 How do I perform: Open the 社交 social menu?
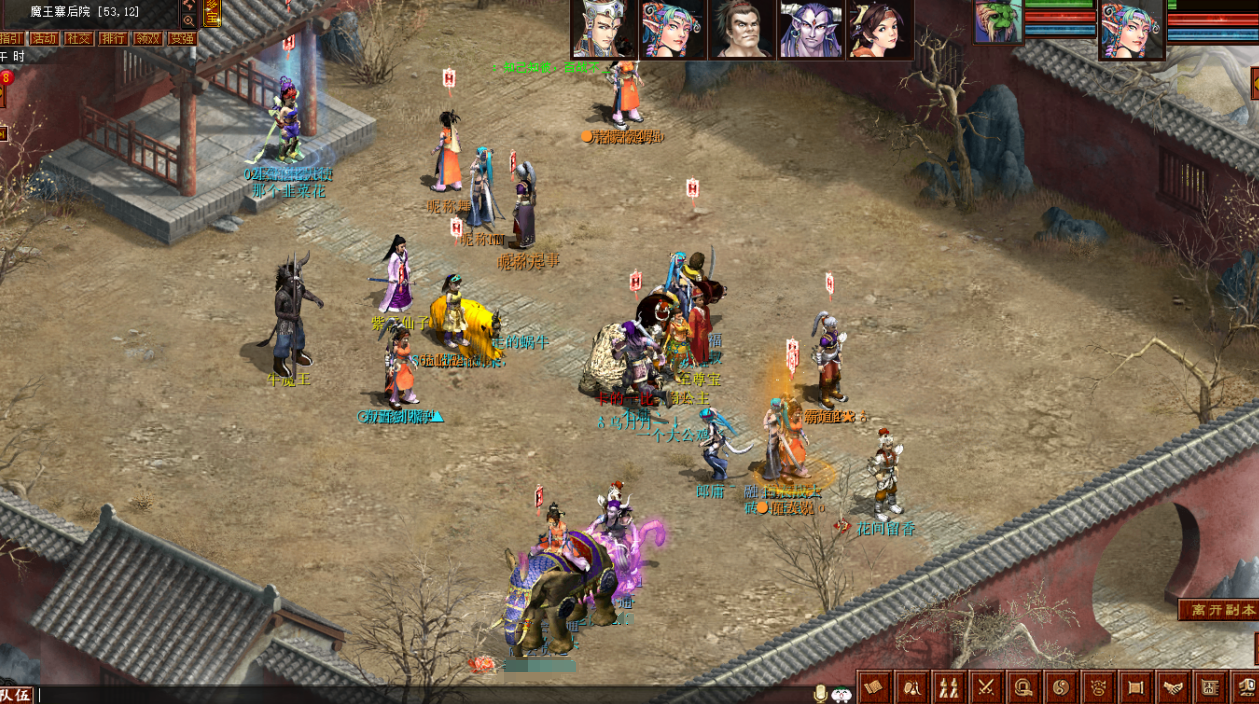(x=78, y=39)
